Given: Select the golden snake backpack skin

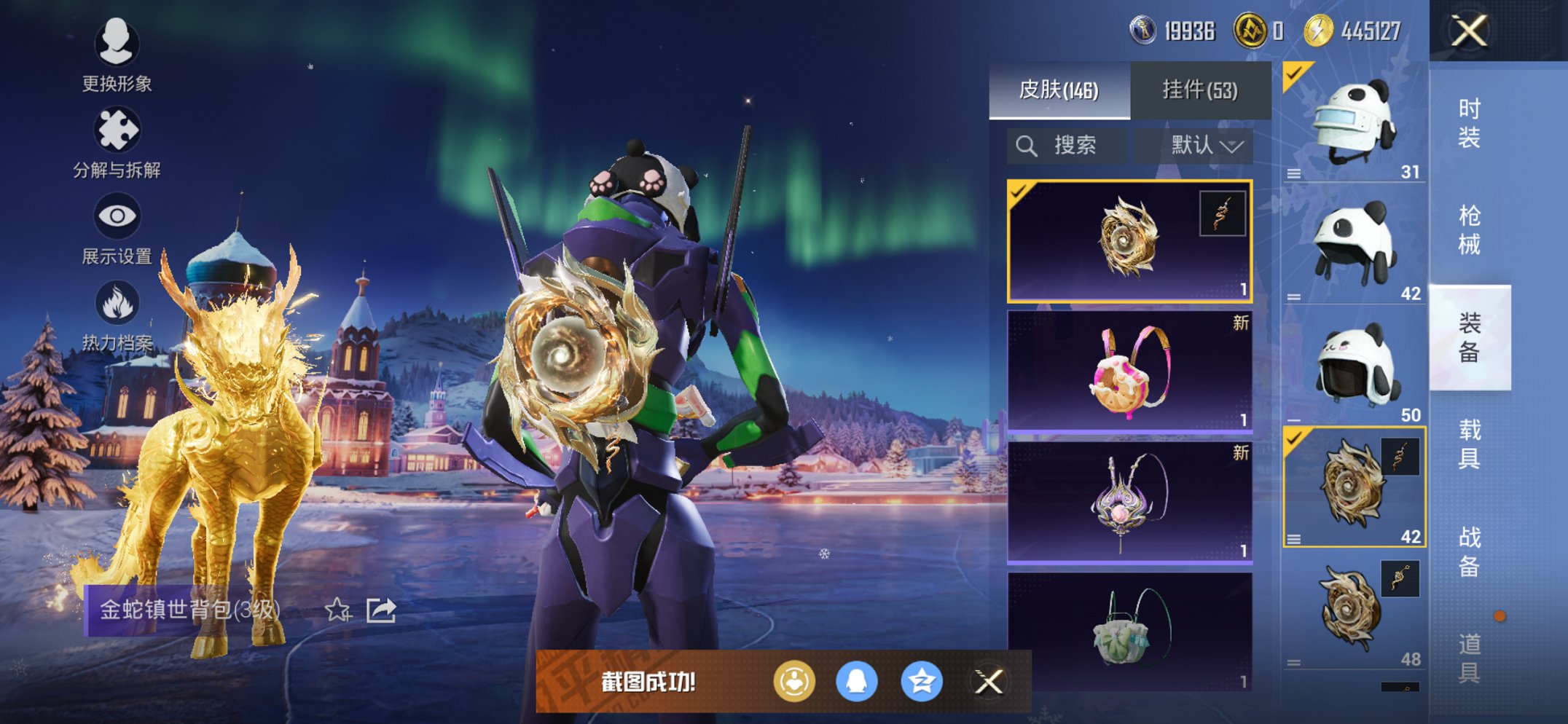Looking at the screenshot, I should (x=1129, y=241).
